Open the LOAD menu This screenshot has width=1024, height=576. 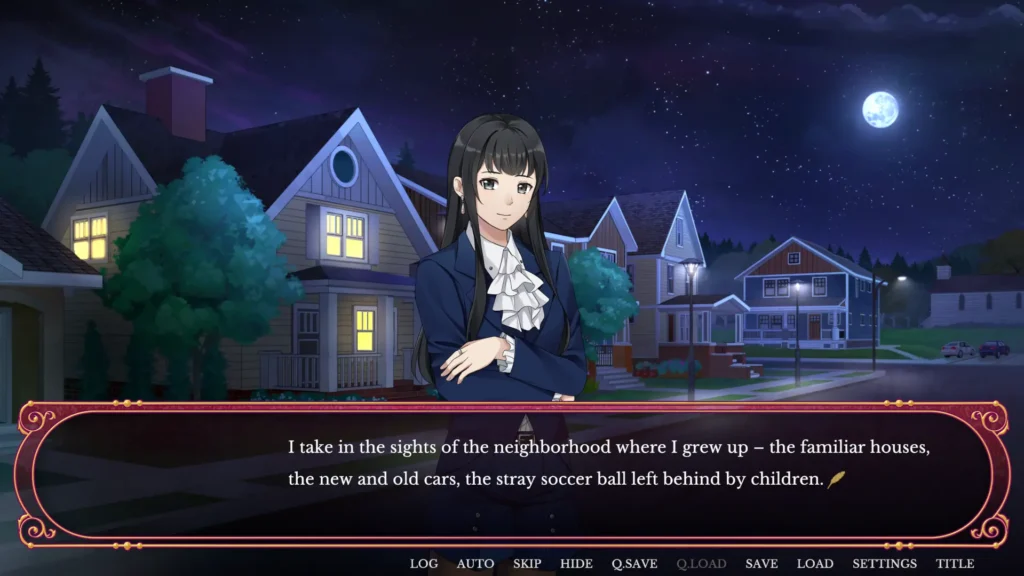814,564
